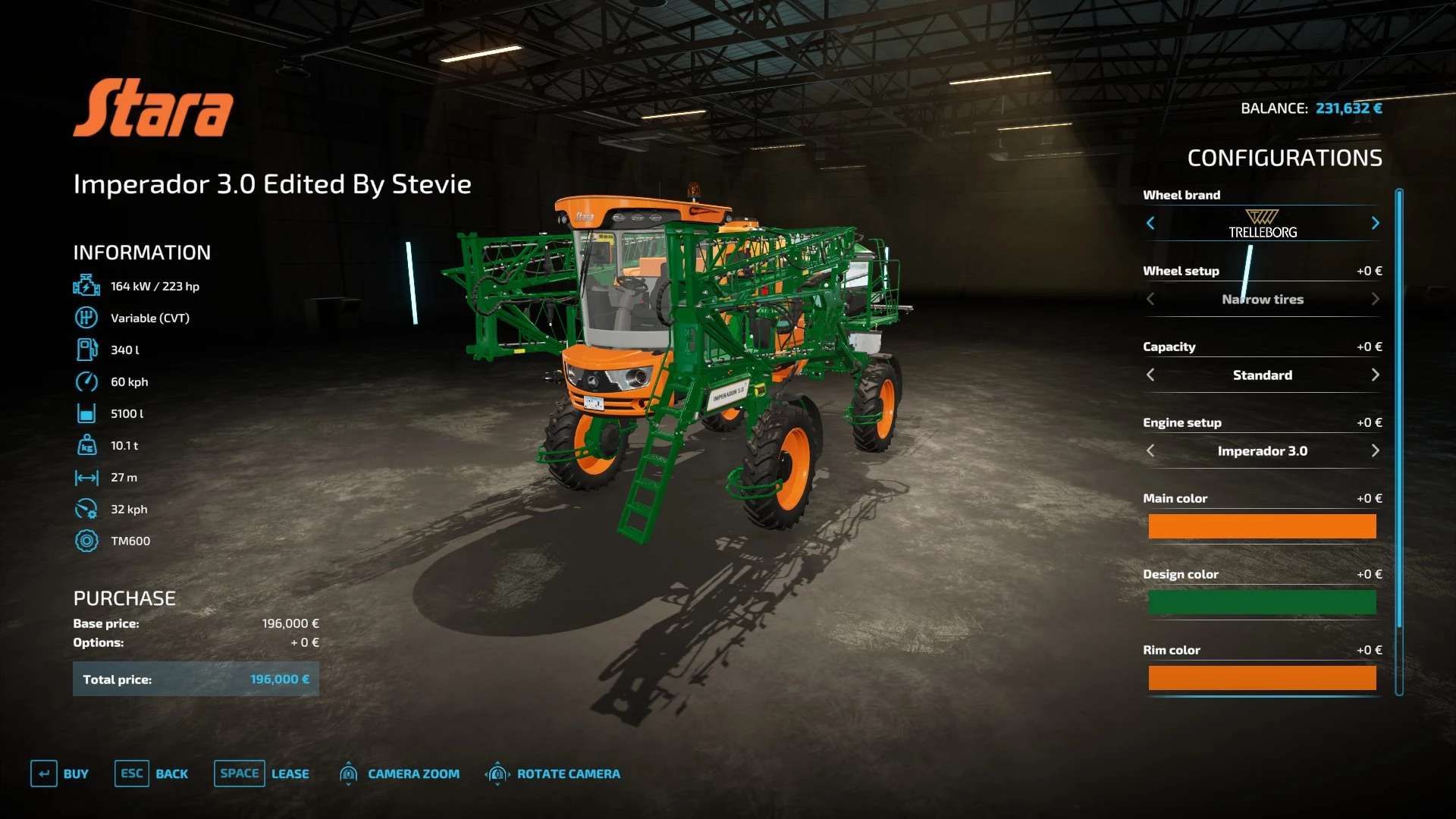Open the orange Main color swatch
Screen dimensions: 1456x819
pyautogui.click(x=1262, y=526)
